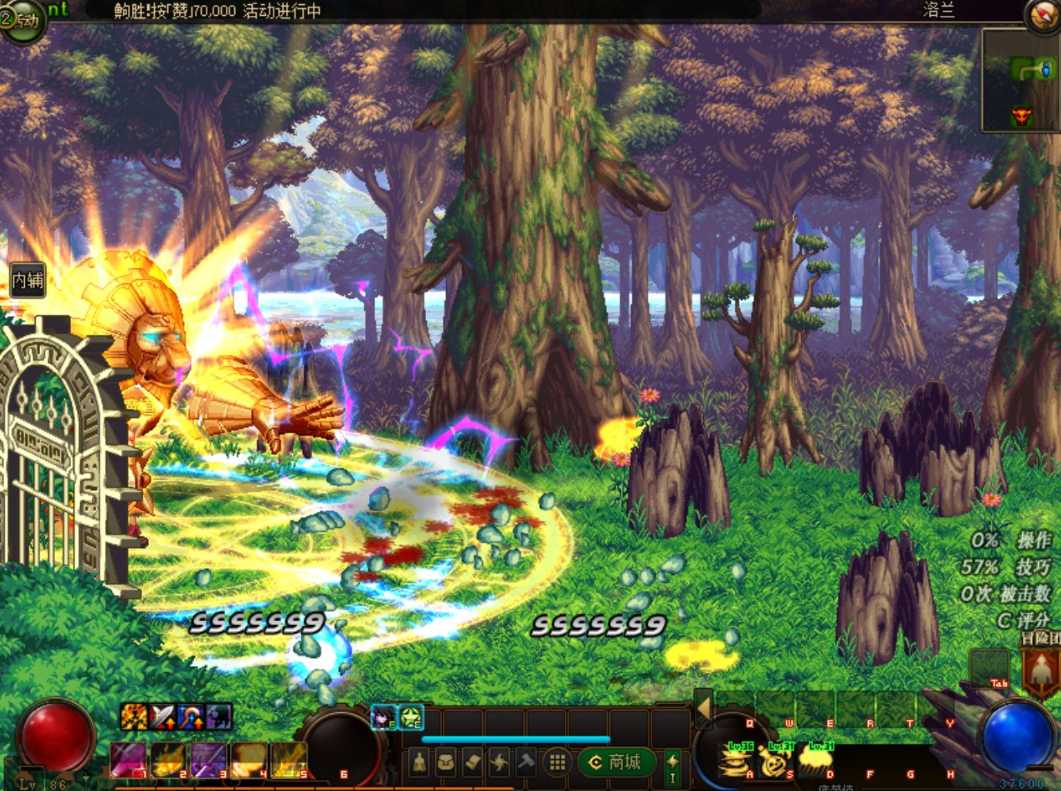Use the item in quick slot 1

click(x=128, y=761)
